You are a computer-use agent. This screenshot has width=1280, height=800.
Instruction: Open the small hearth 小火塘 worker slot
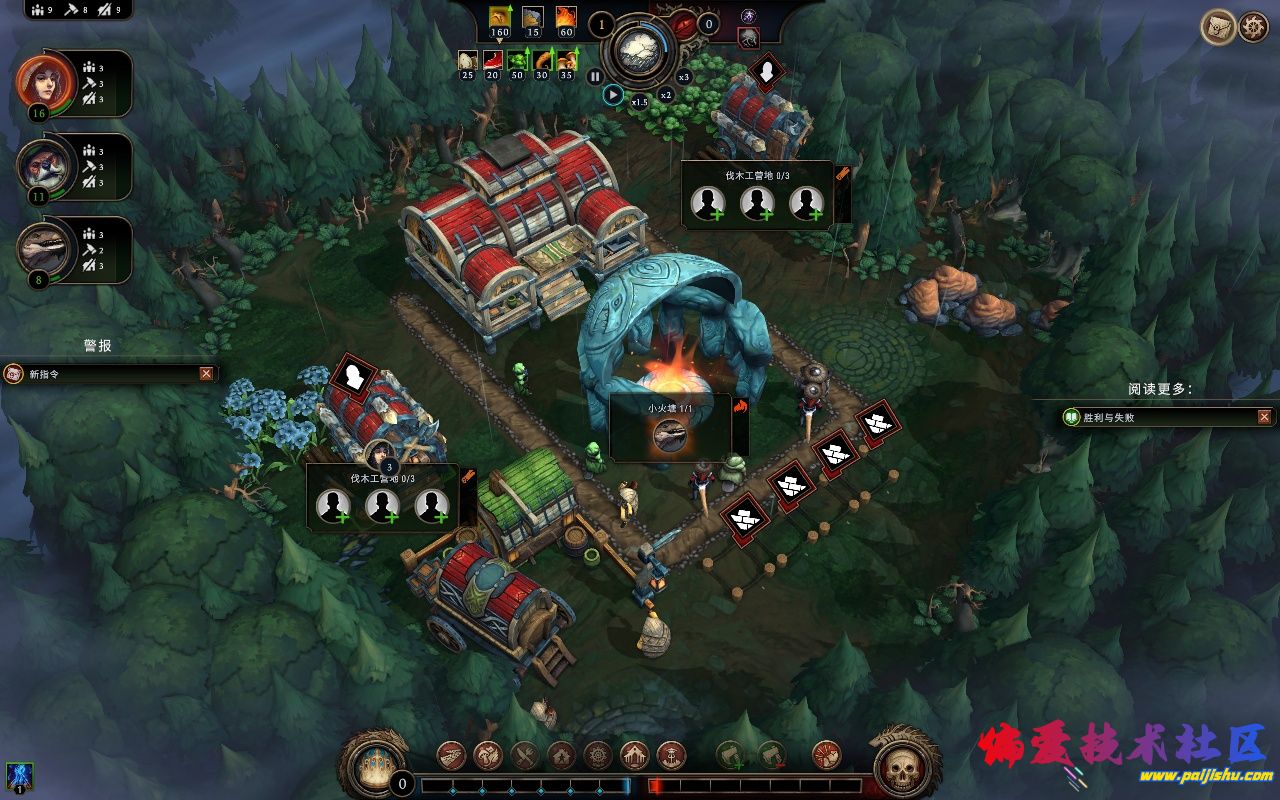(x=670, y=435)
